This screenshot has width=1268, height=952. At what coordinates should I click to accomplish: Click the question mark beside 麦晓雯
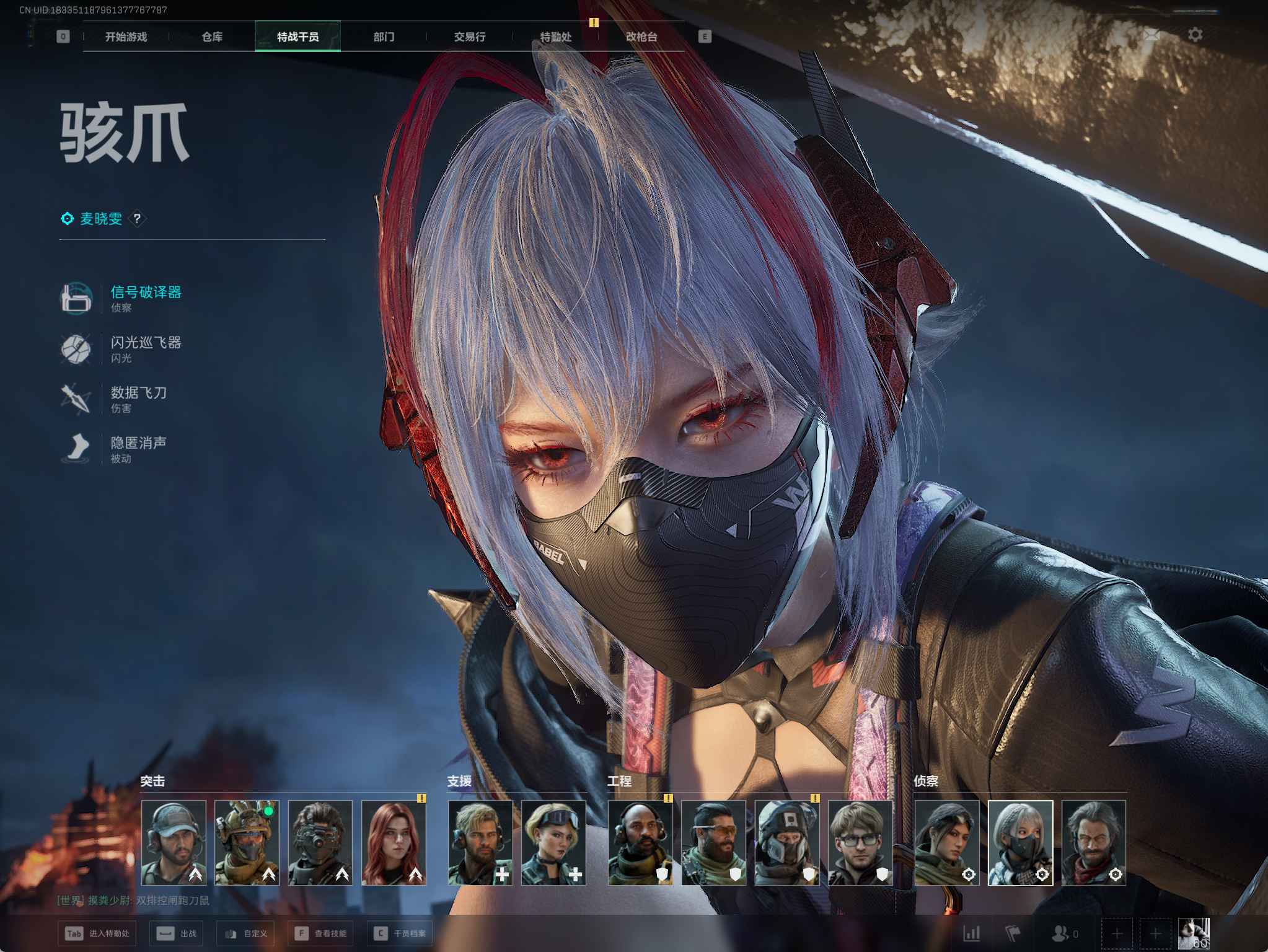coord(137,219)
